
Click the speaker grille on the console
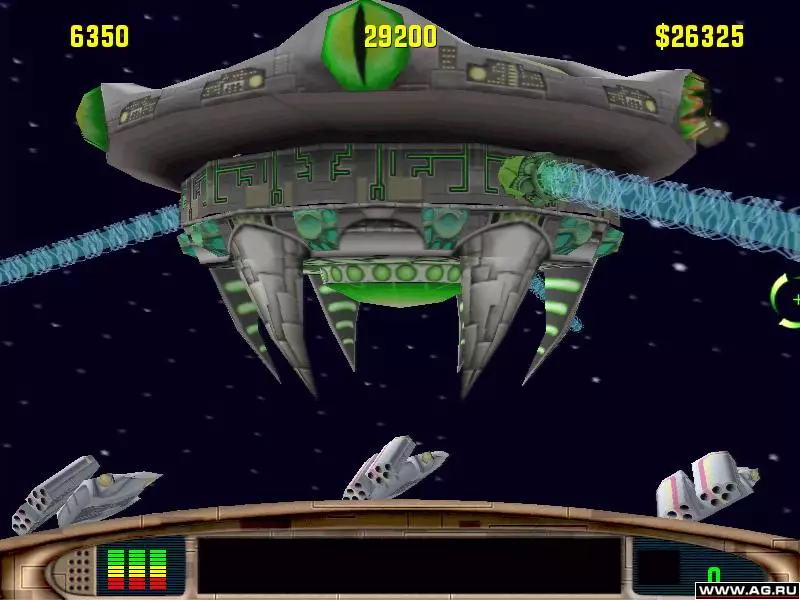click(76, 570)
